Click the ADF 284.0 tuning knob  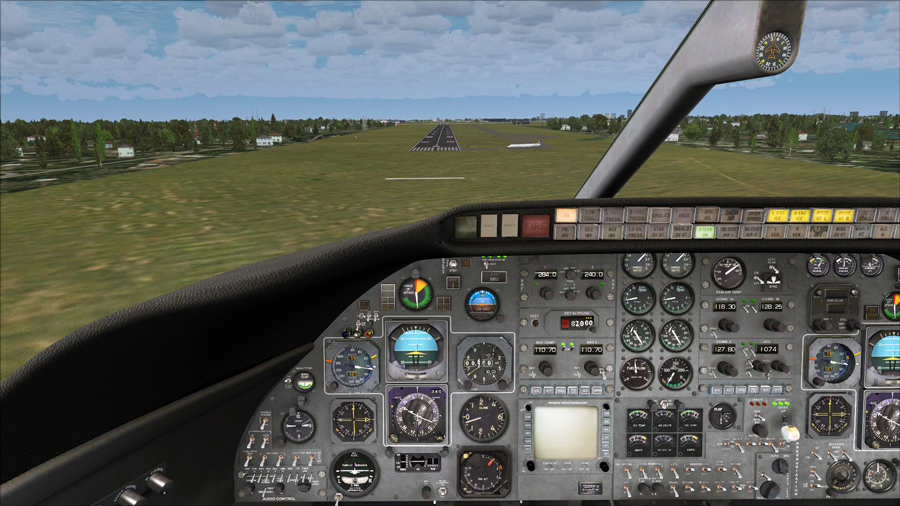click(x=547, y=293)
